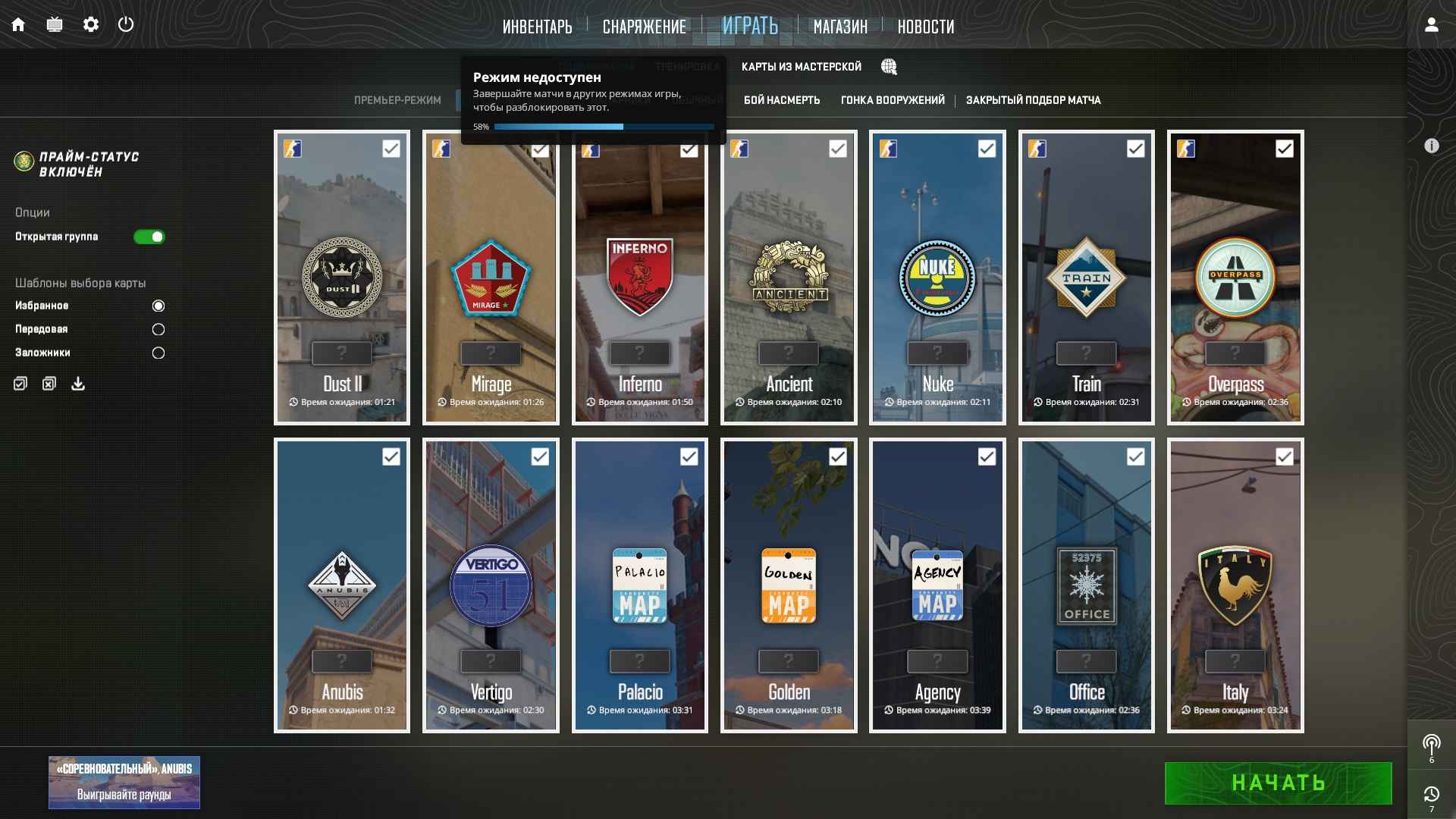Open game settings via gear icon
This screenshot has height=819, width=1456.
pos(91,24)
